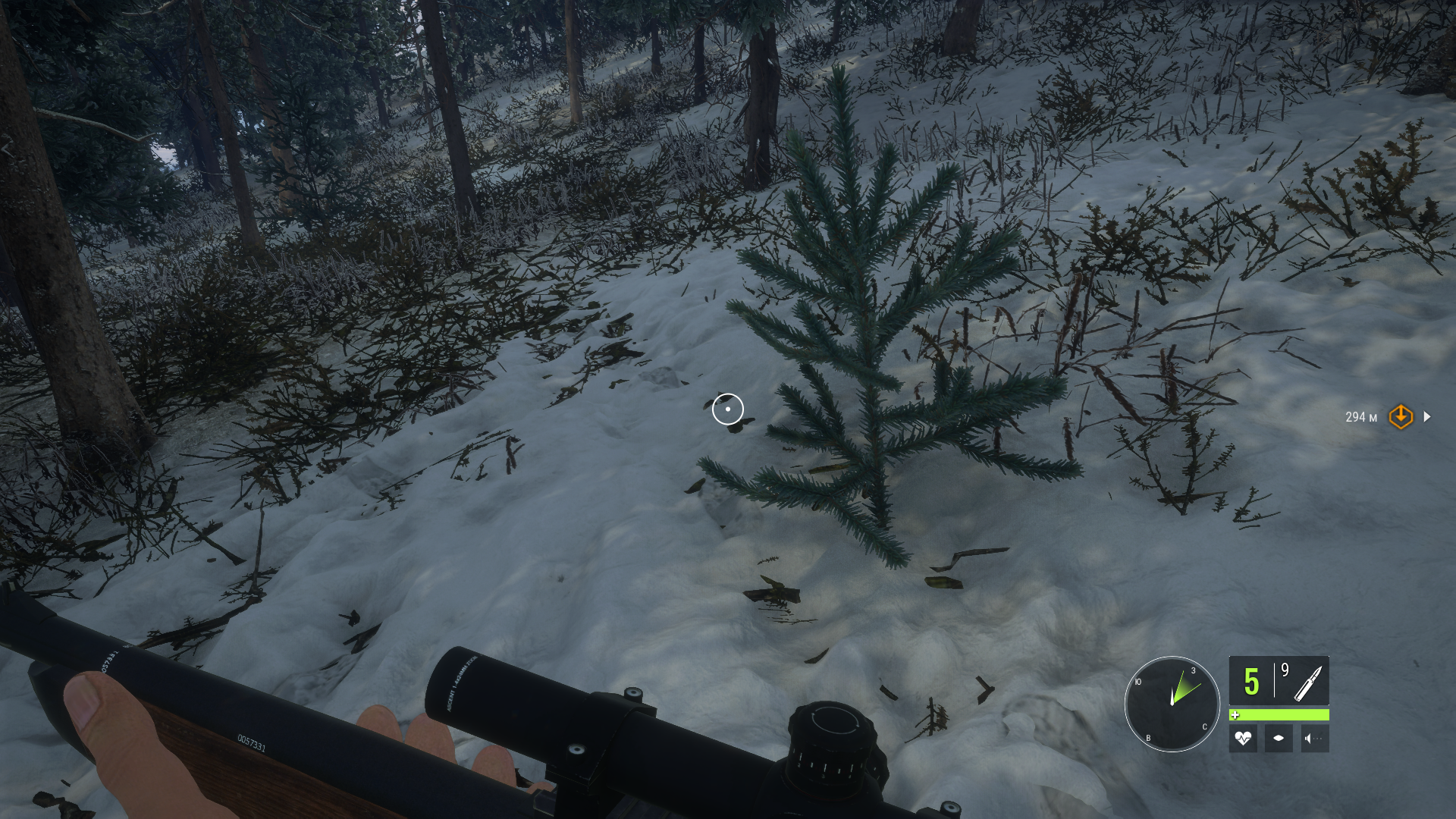The width and height of the screenshot is (1456, 819).
Task: Select the white arrow beside the waypoint
Action: (x=1427, y=416)
